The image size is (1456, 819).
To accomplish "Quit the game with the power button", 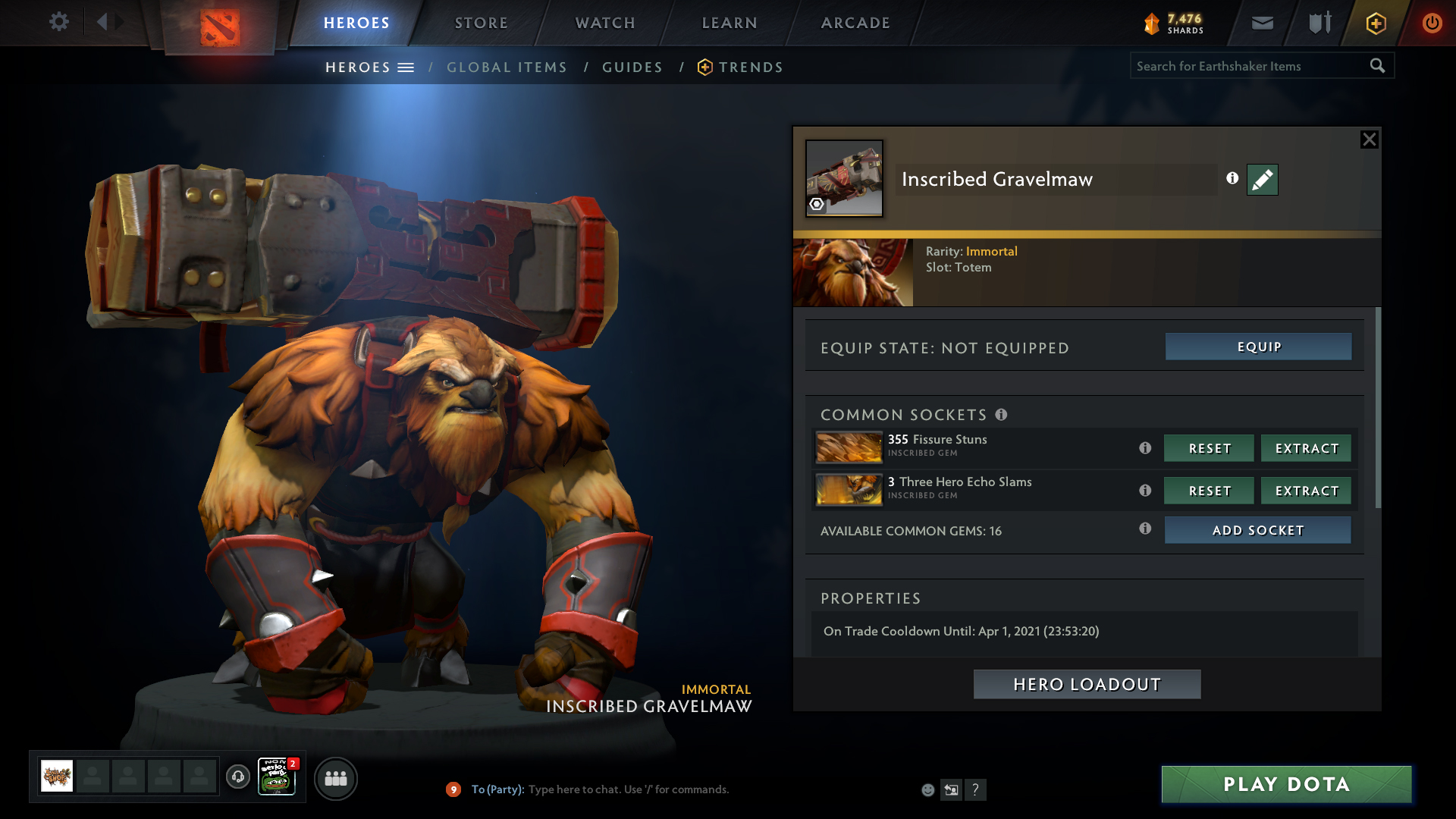I will [1432, 23].
